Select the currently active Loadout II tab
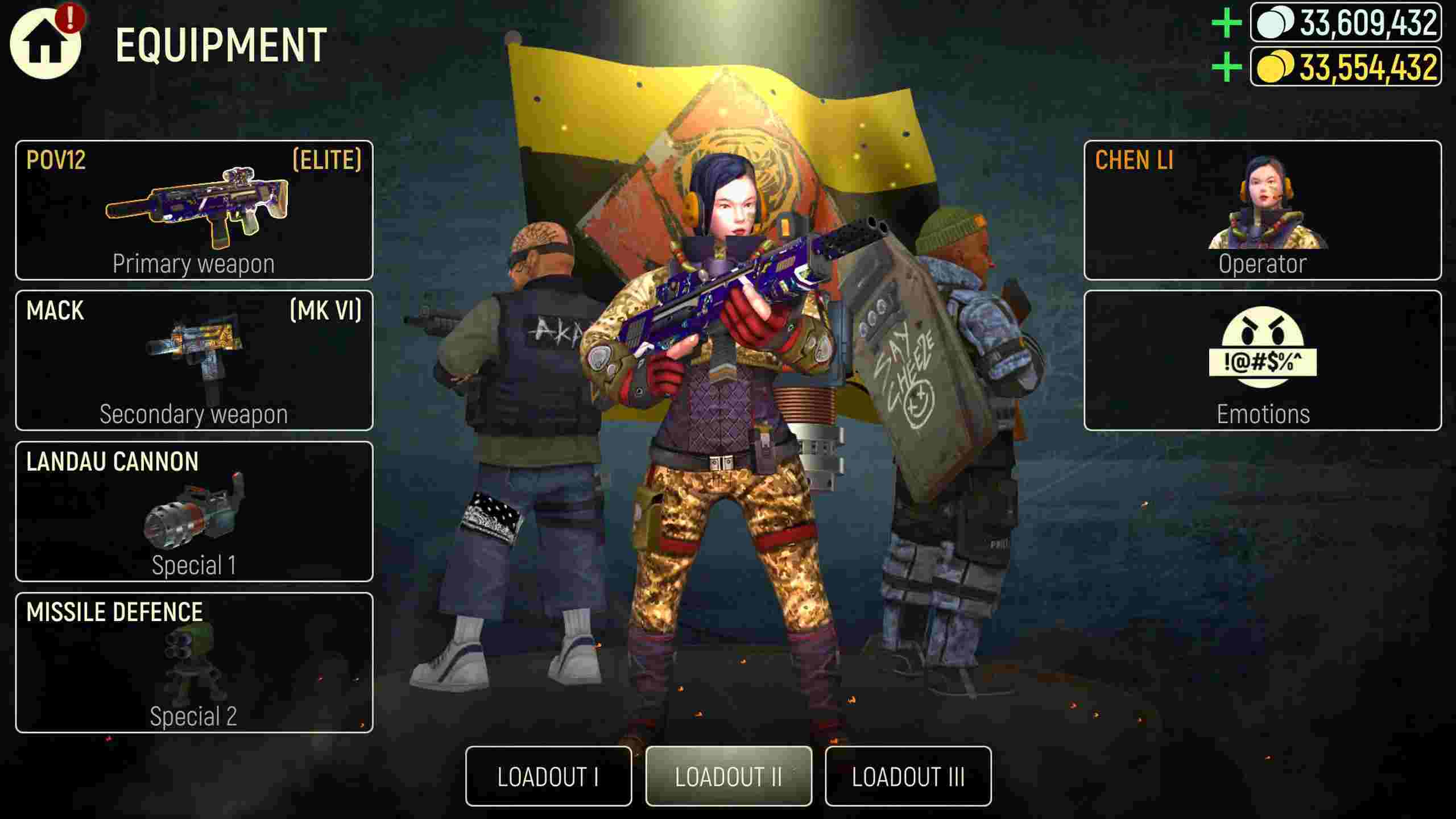The width and height of the screenshot is (1456, 819). point(729,773)
